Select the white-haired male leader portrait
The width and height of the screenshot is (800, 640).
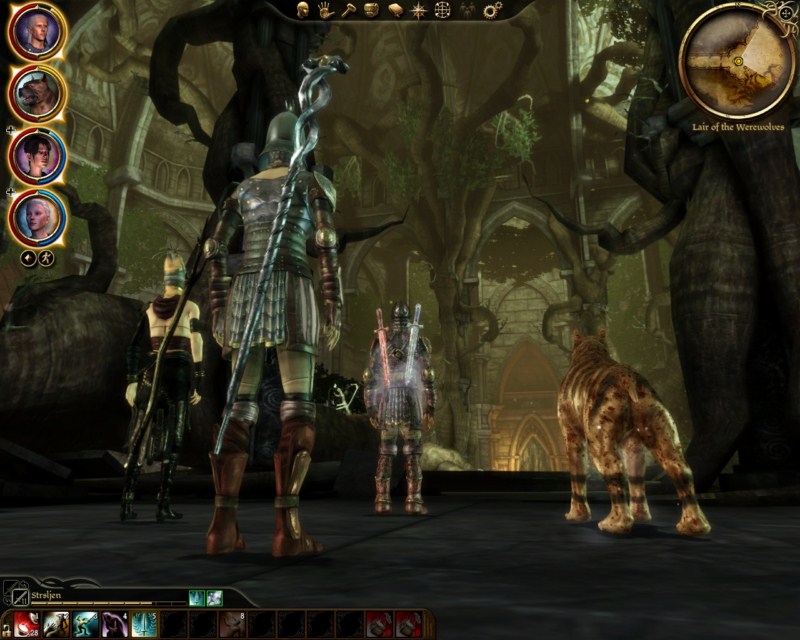click(37, 33)
